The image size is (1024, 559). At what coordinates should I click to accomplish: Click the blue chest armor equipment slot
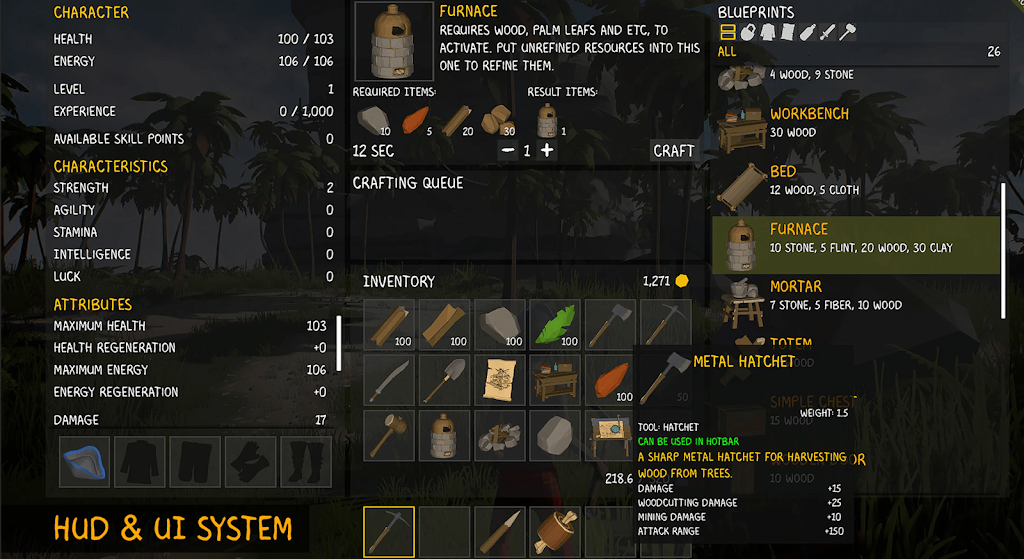pyautogui.click(x=84, y=461)
